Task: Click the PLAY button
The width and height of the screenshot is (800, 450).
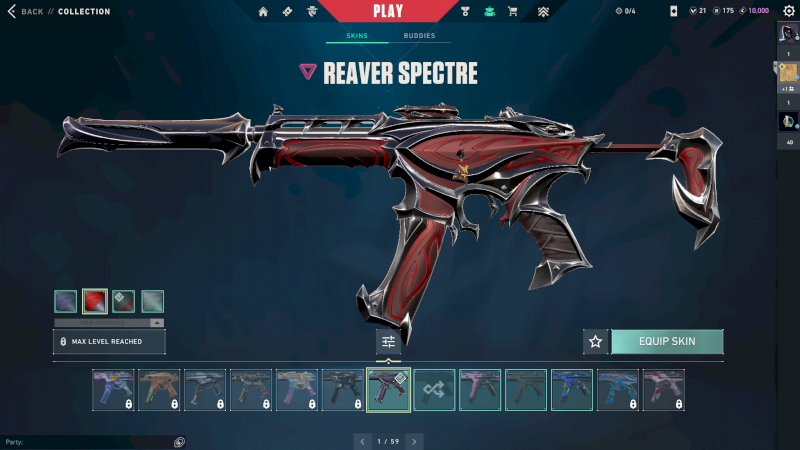Action: [x=388, y=11]
